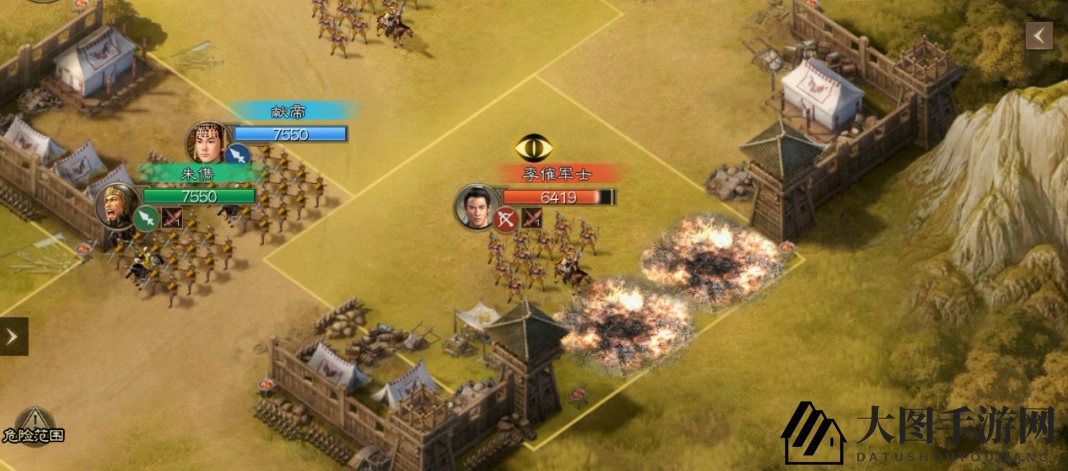
Task: Select Zhu Jun (朱儁) unit portrait
Action: point(117,205)
